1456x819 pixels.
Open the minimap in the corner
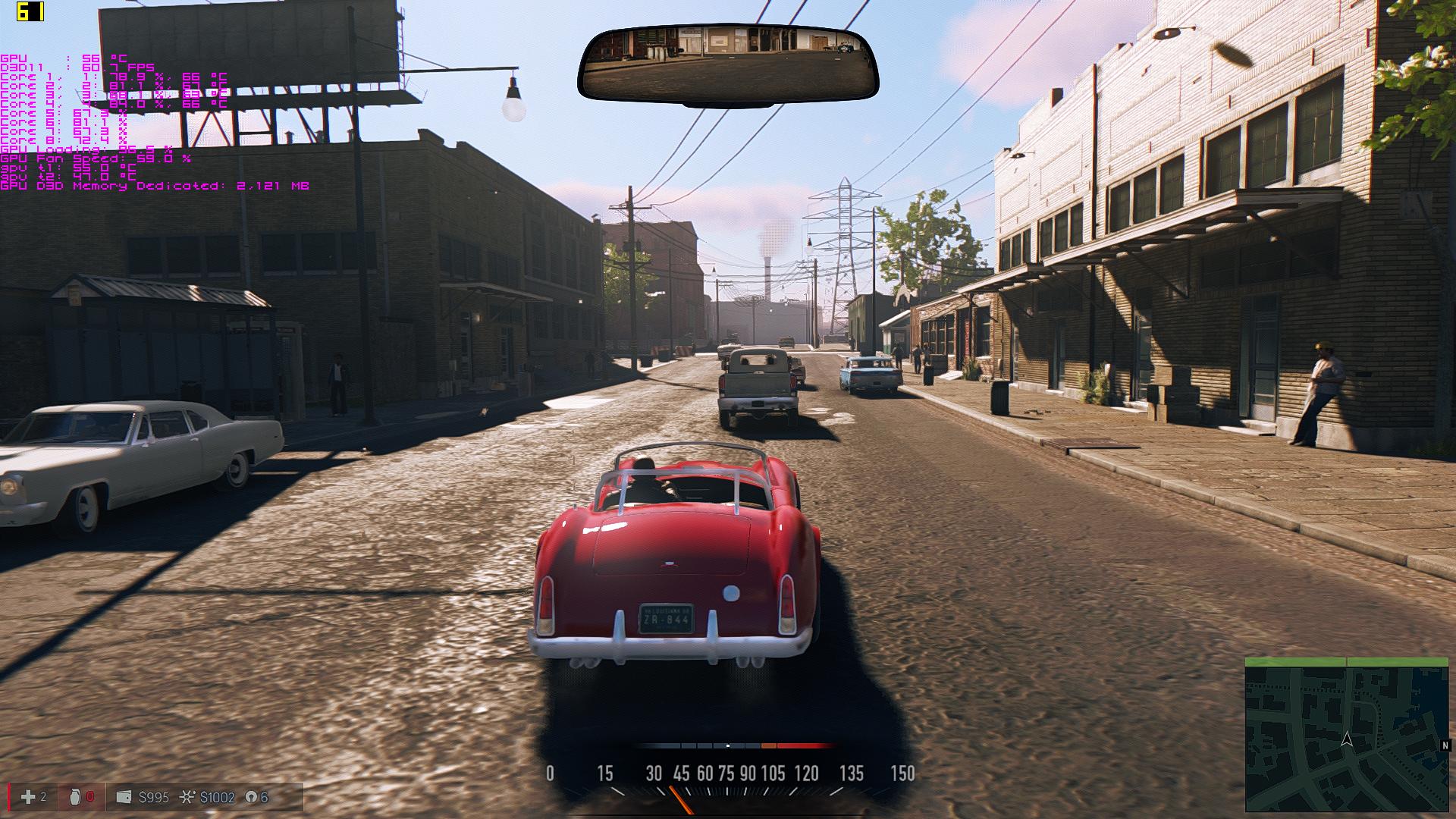1346,735
